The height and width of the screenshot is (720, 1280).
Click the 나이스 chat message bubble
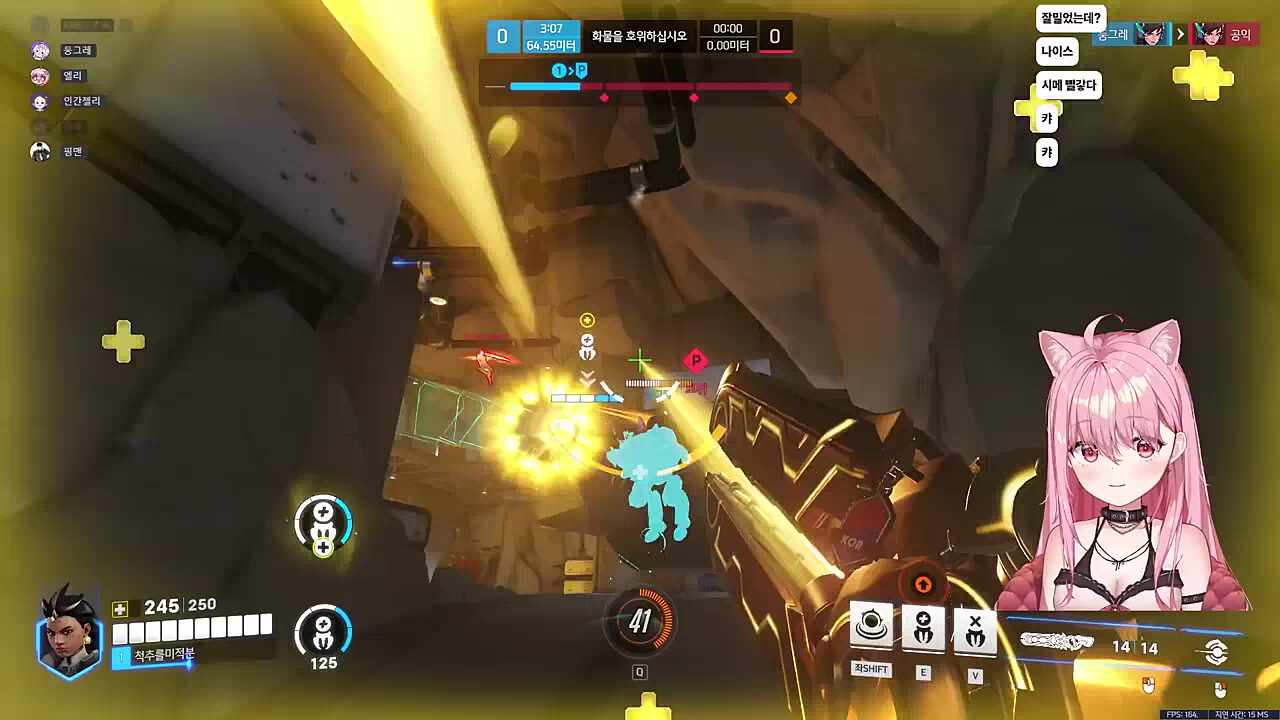click(1056, 51)
